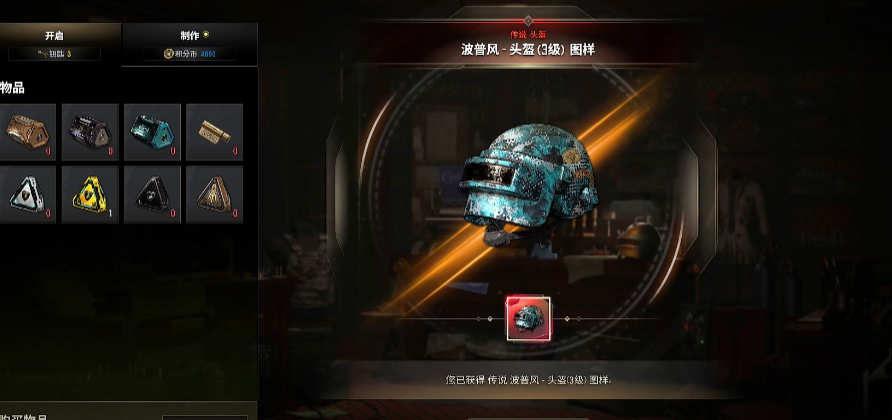Select the white triangular crate slot
The width and height of the screenshot is (892, 420).
27,194
